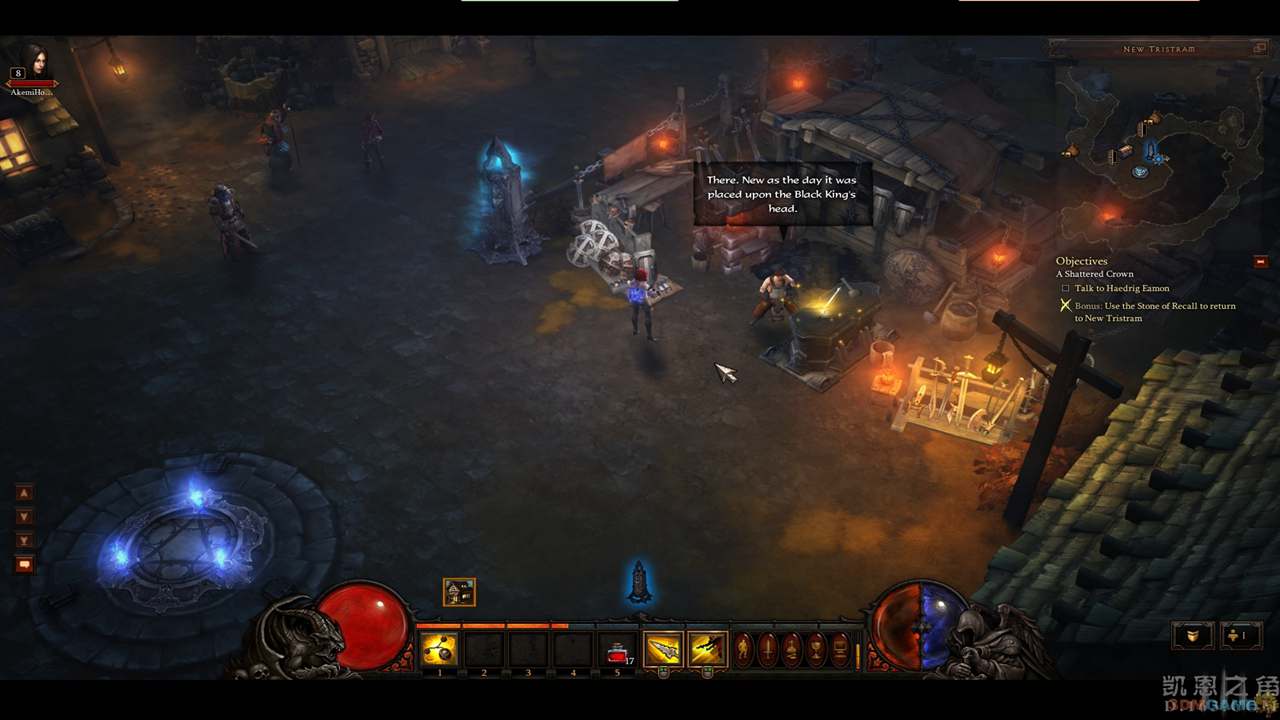Click the notification icon above the hotbar
This screenshot has width=1280, height=720.
[459, 592]
